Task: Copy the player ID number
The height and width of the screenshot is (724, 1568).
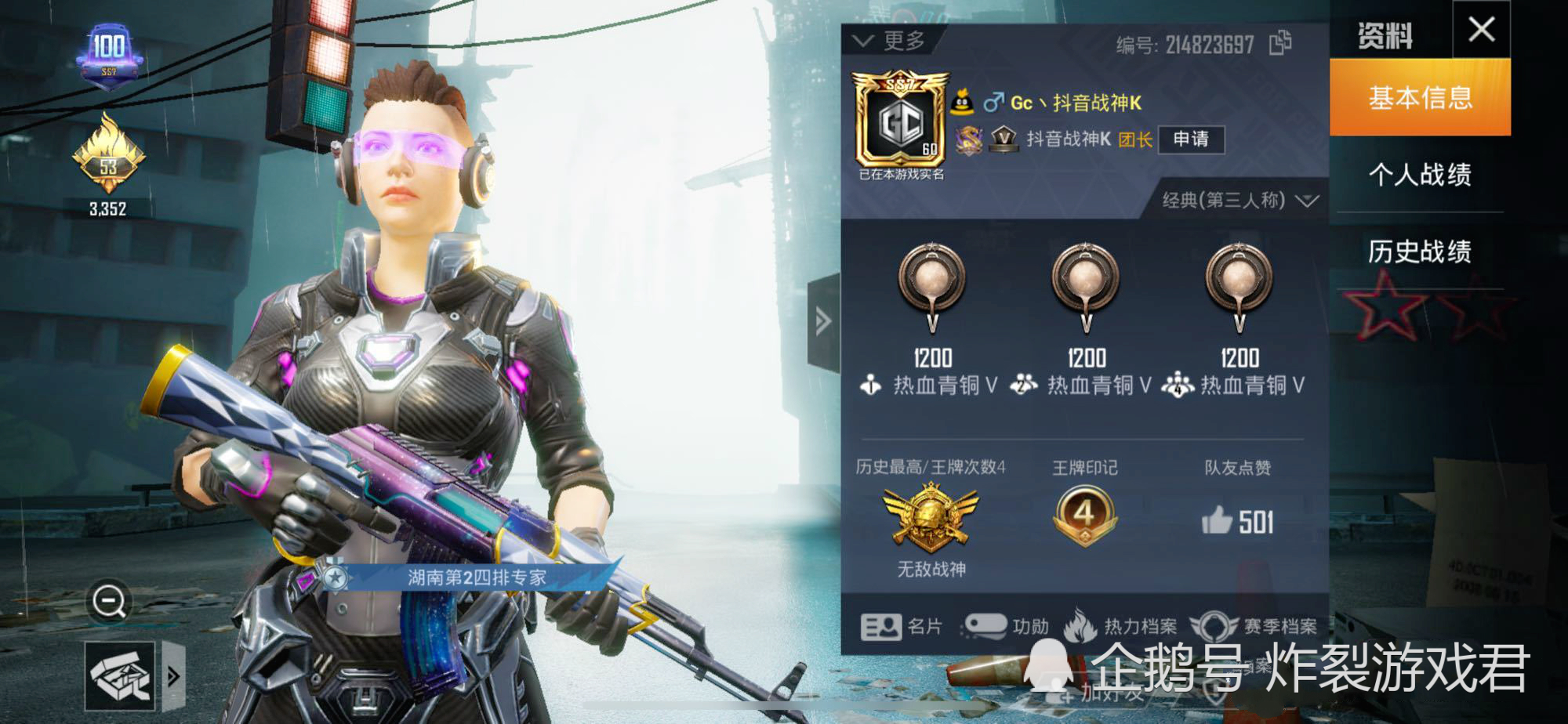Action: coord(1280,43)
